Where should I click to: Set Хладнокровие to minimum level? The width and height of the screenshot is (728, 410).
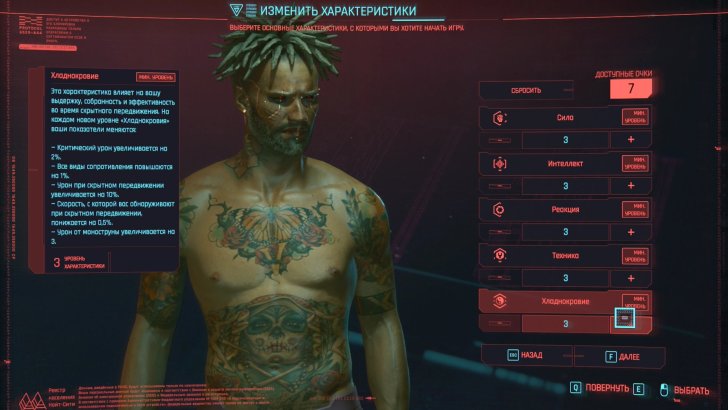point(633,300)
